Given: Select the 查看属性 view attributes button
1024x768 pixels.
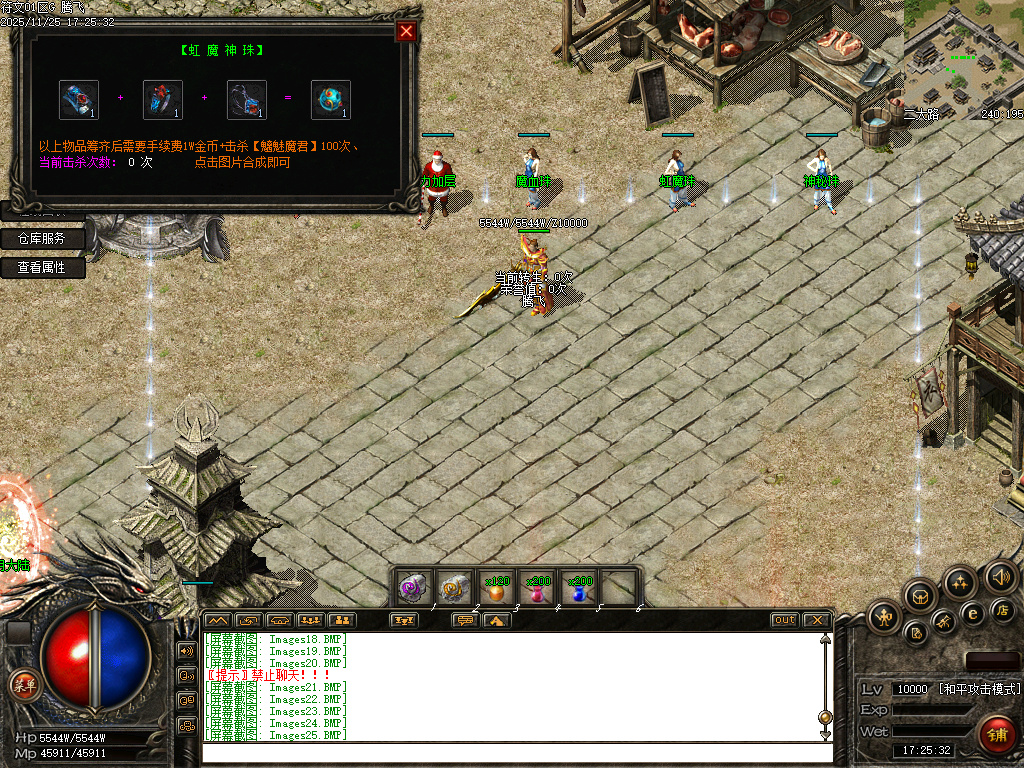Looking at the screenshot, I should point(42,268).
